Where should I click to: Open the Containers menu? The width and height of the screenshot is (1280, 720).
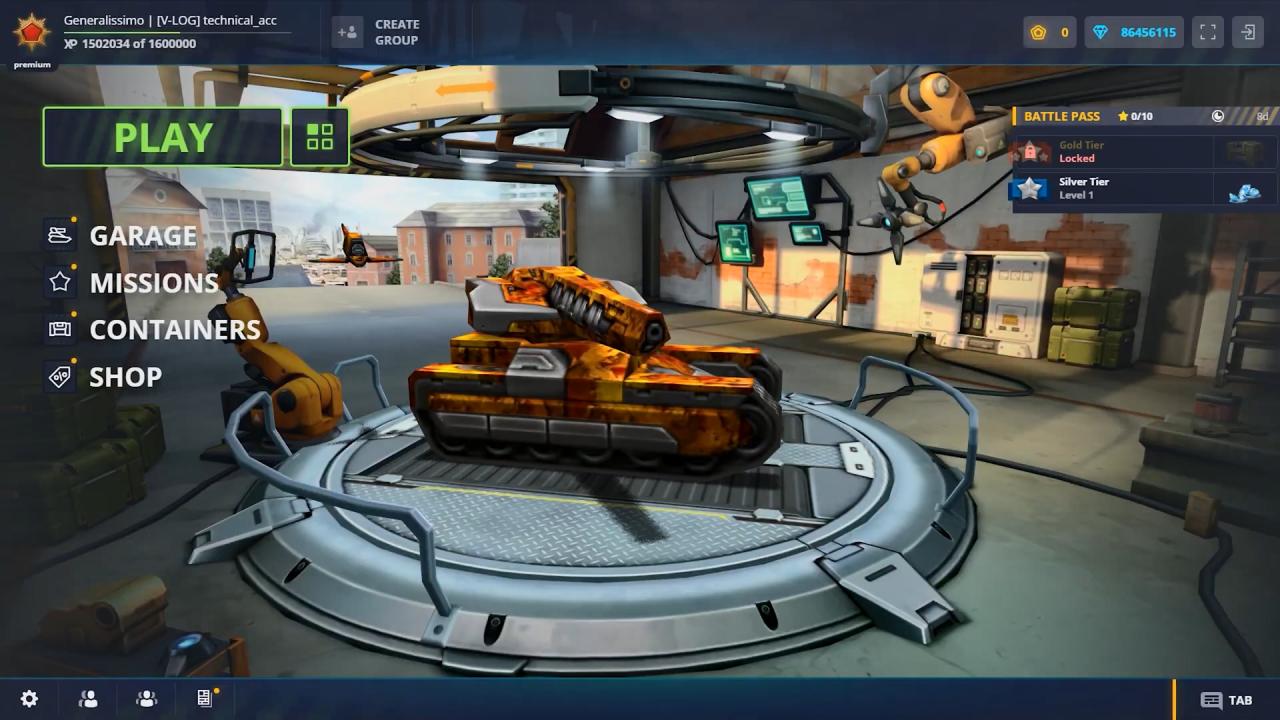pos(174,330)
